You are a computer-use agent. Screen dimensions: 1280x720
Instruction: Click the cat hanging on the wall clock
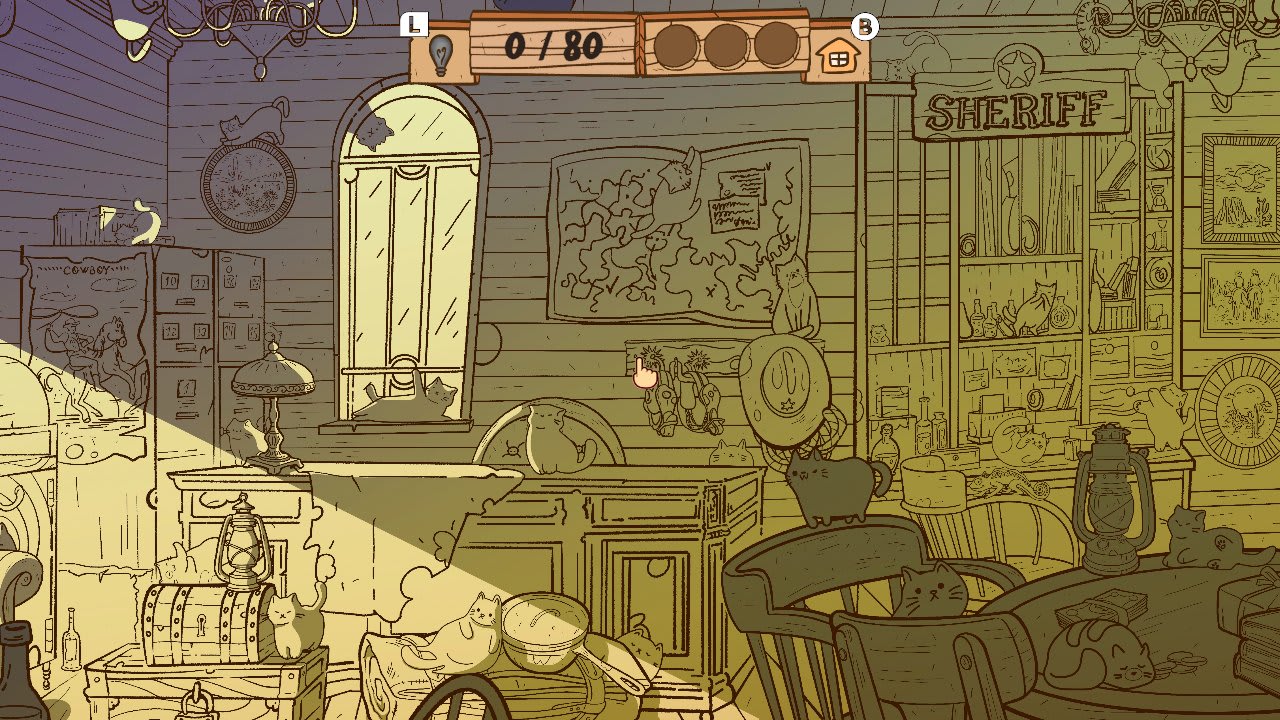tap(250, 128)
